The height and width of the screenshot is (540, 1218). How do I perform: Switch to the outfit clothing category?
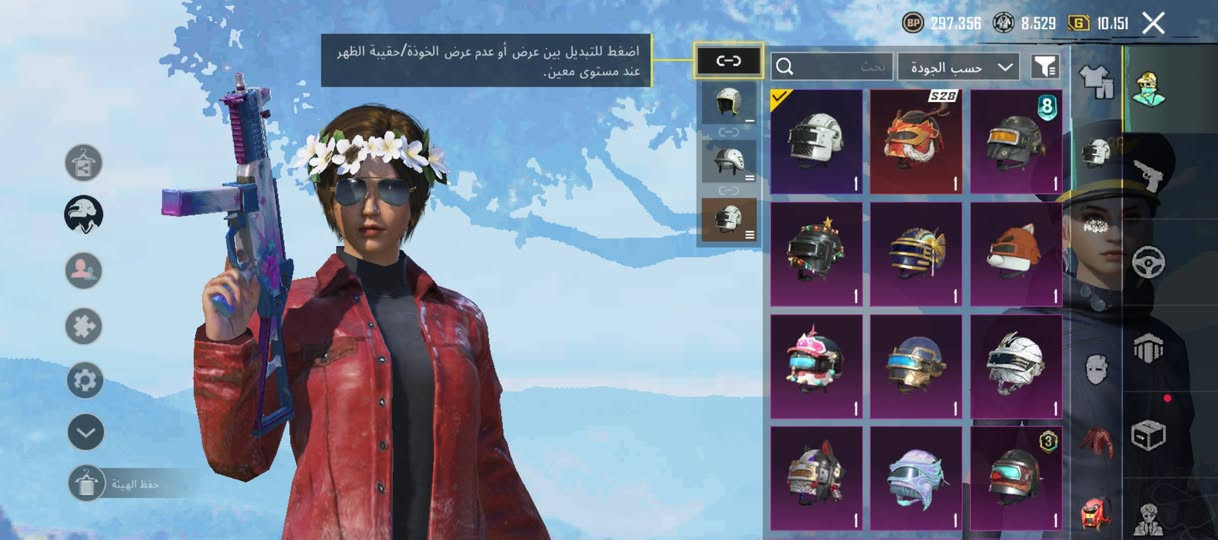(x=1096, y=81)
